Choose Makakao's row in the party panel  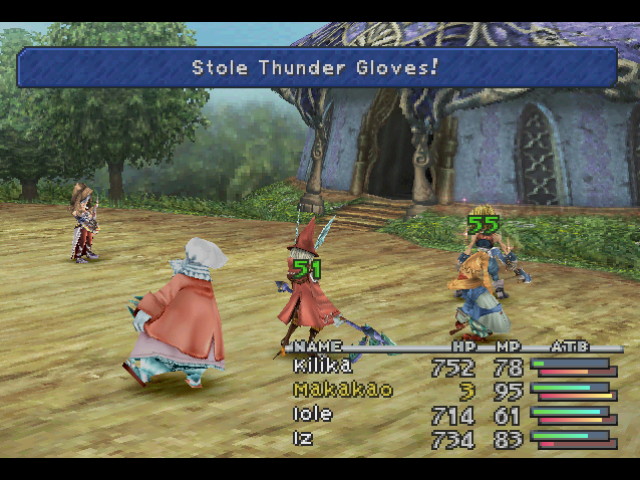(342, 390)
